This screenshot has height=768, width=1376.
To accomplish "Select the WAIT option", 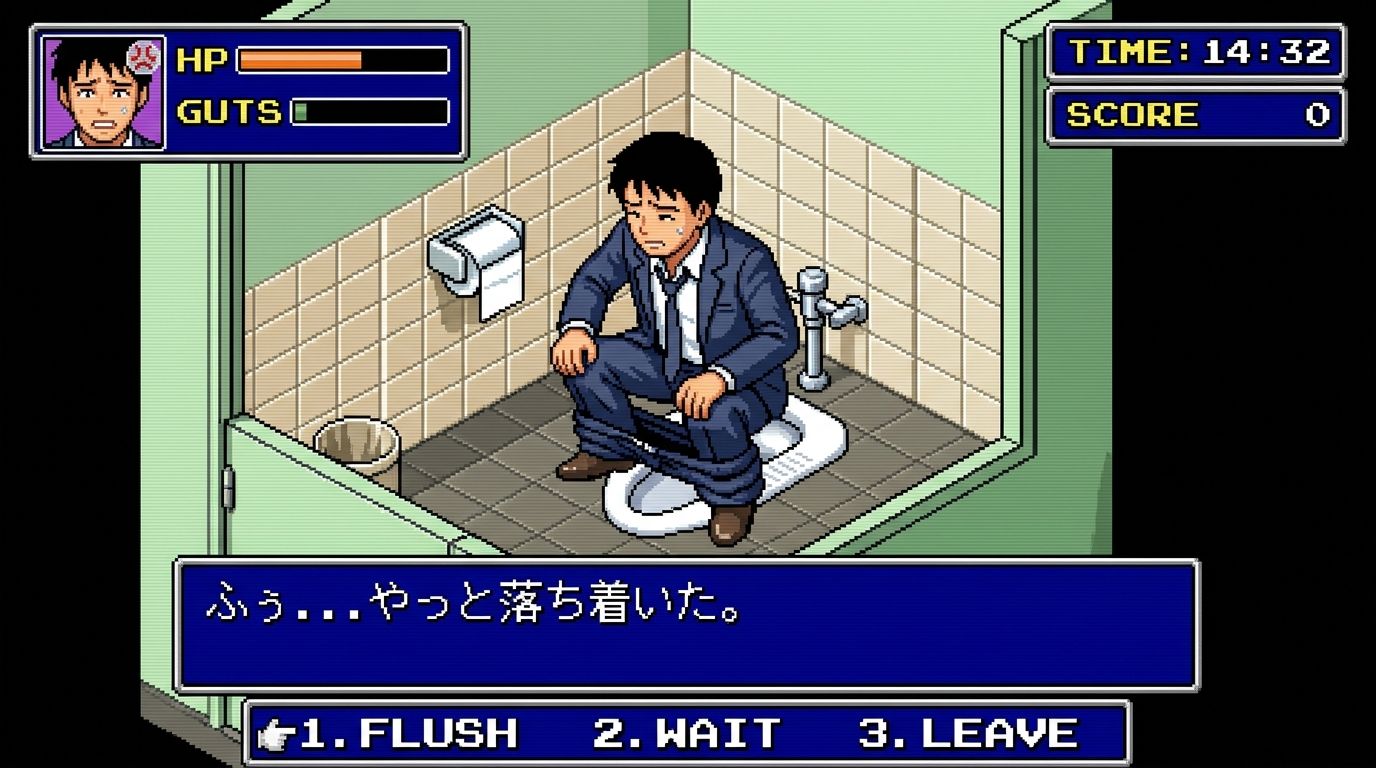I will click(686, 734).
